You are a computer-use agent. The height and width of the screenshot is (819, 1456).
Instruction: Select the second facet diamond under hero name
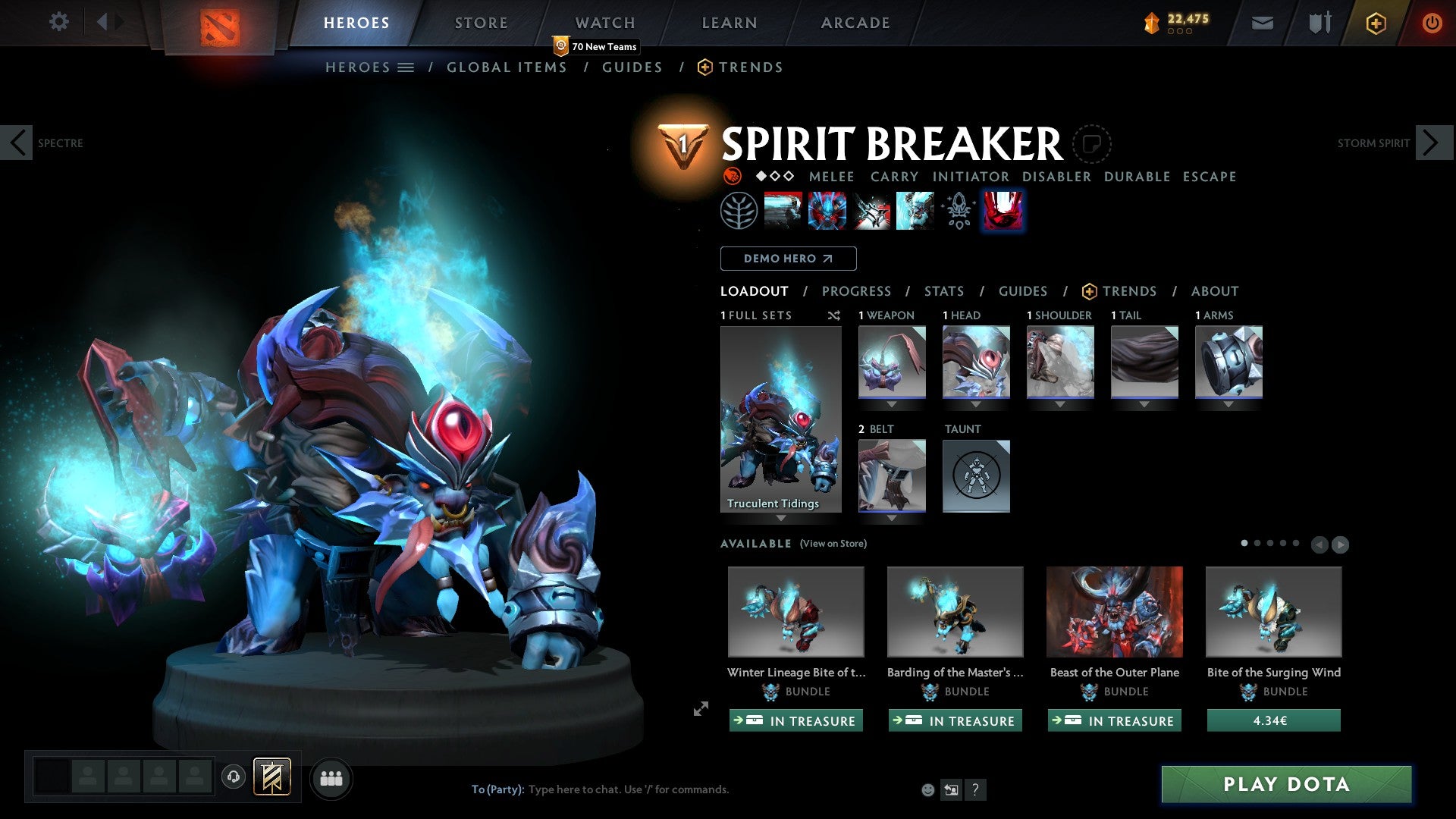click(x=773, y=176)
